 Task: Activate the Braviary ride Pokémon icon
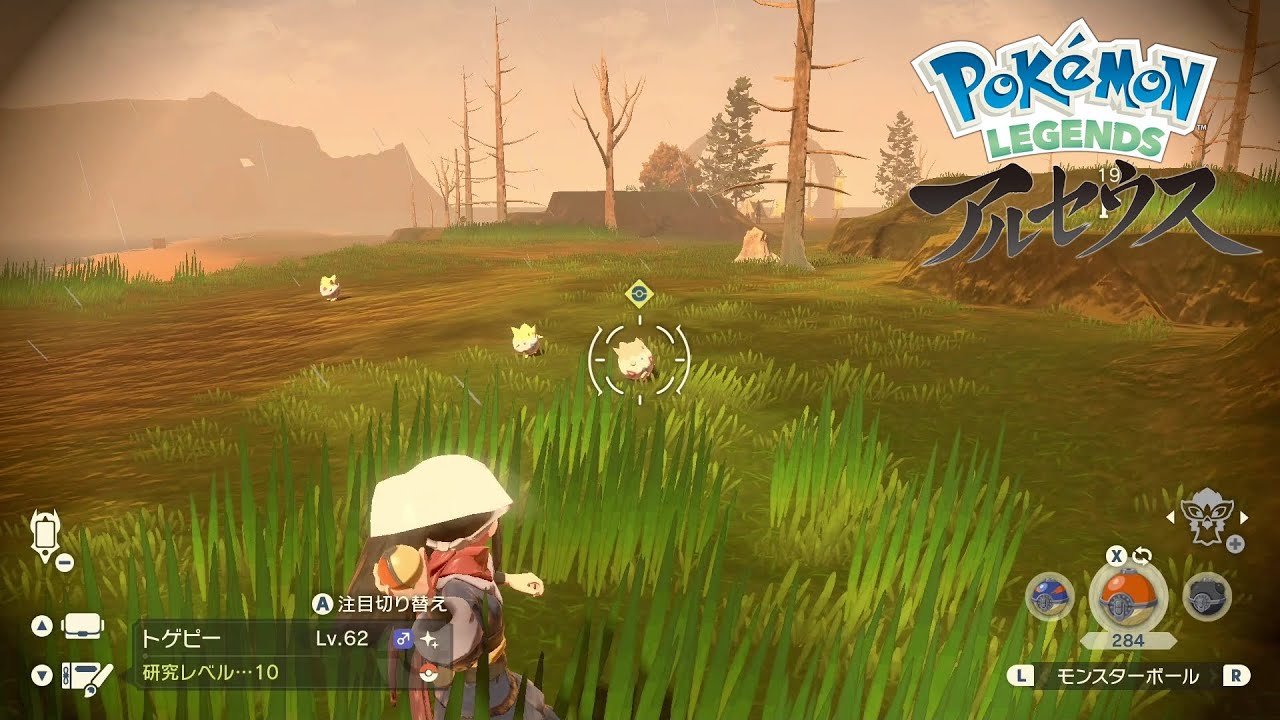click(x=1206, y=517)
